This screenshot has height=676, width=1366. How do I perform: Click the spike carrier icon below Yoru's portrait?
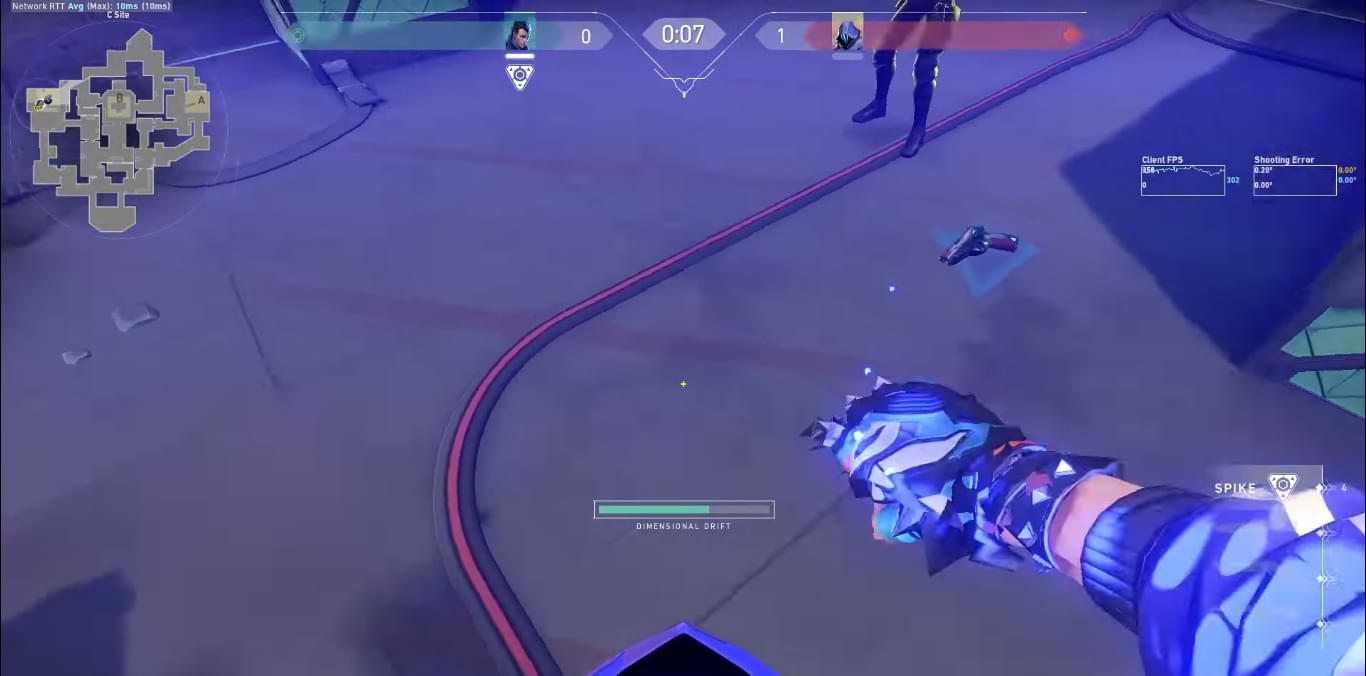click(x=519, y=77)
